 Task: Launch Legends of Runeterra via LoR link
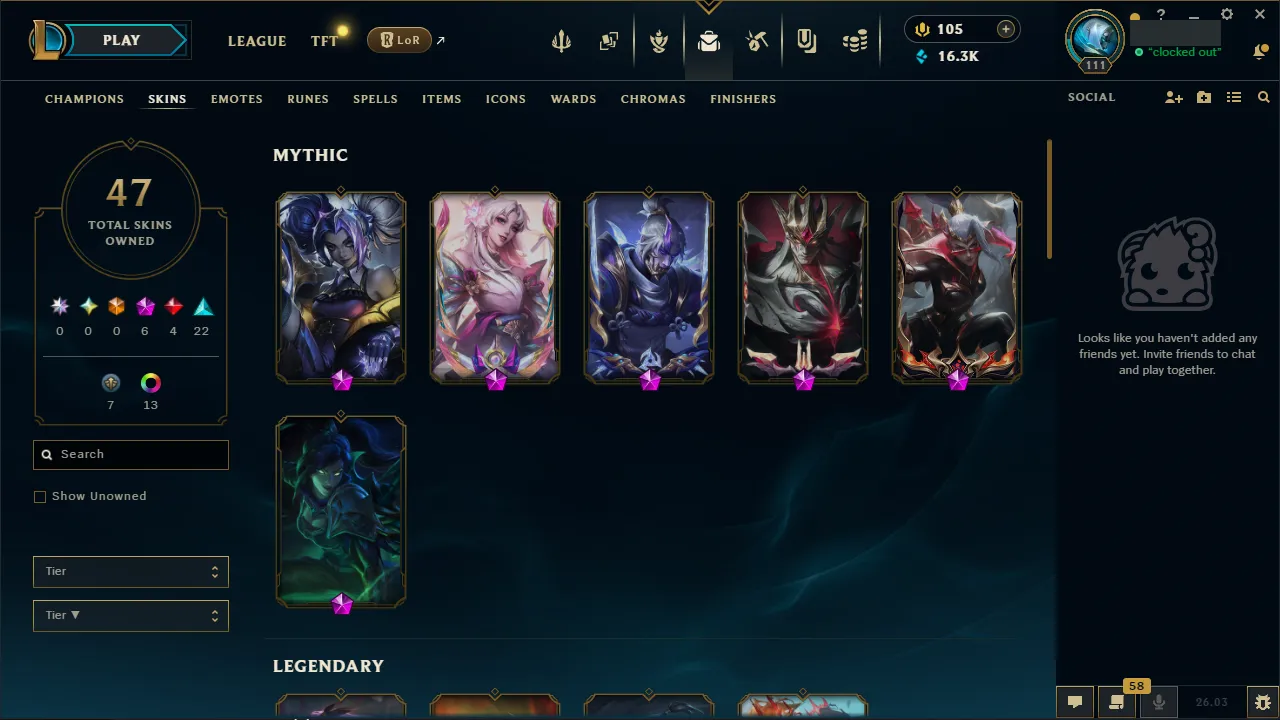pos(399,40)
